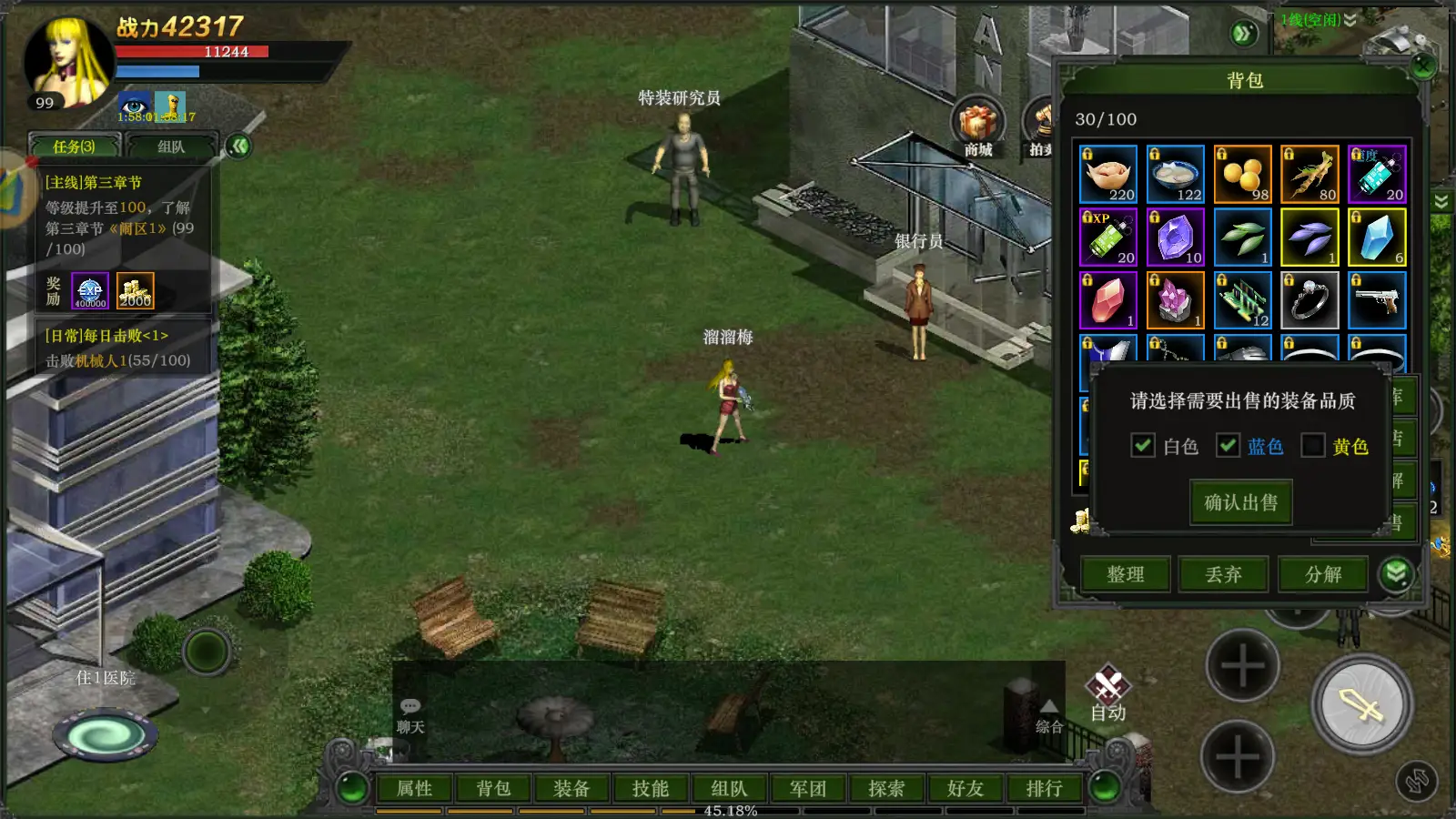Choose the 丢弃 discard button

[1224, 574]
